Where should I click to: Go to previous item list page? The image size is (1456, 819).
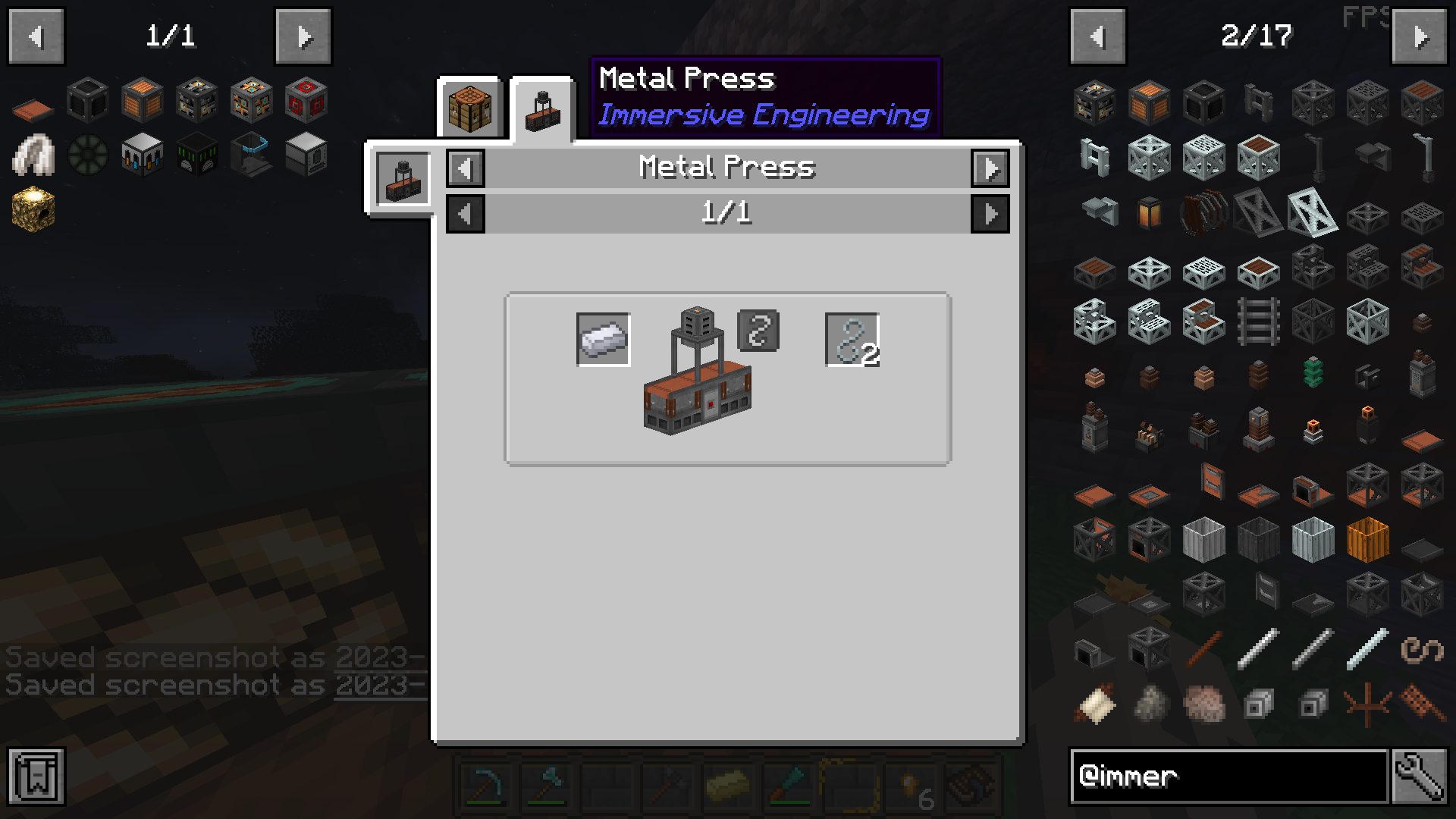coord(1097,36)
